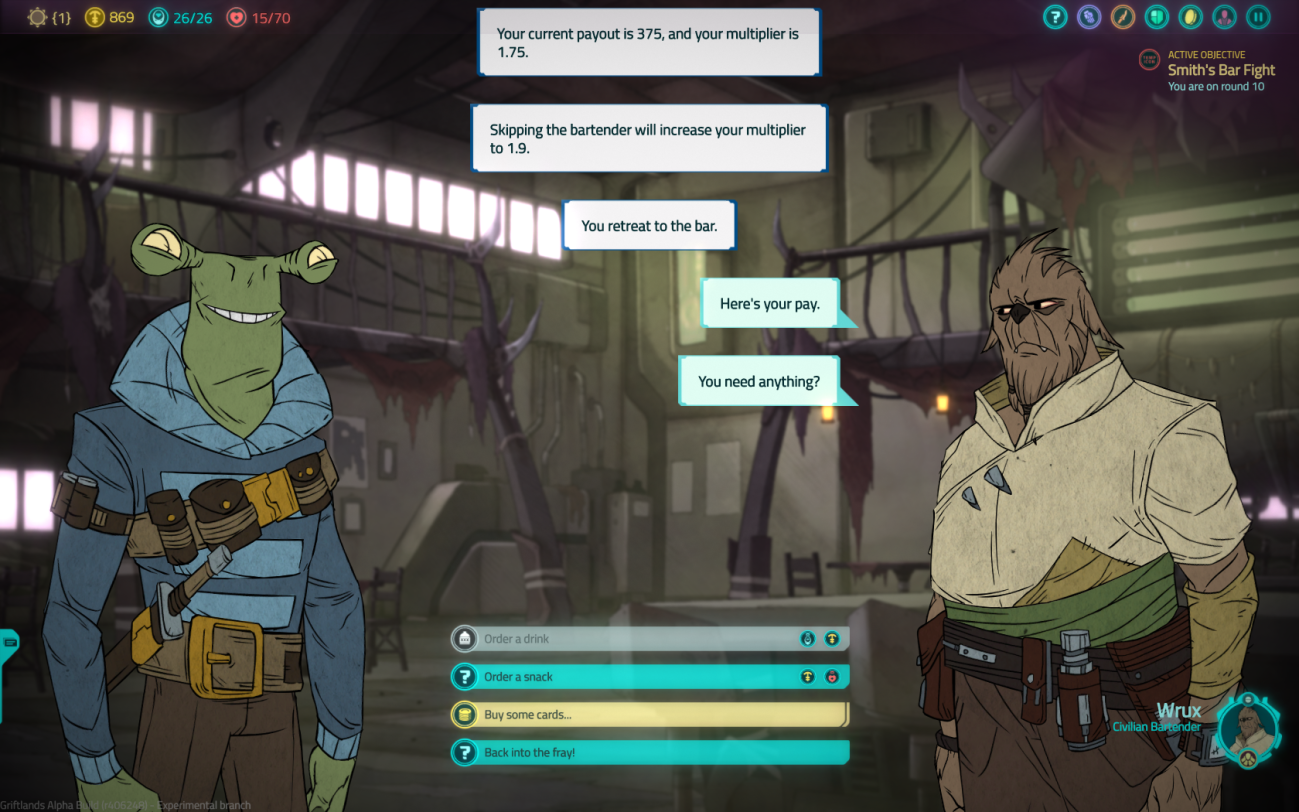Click the card stack icon on Buy some cards
This screenshot has height=812, width=1299.
[x=466, y=714]
